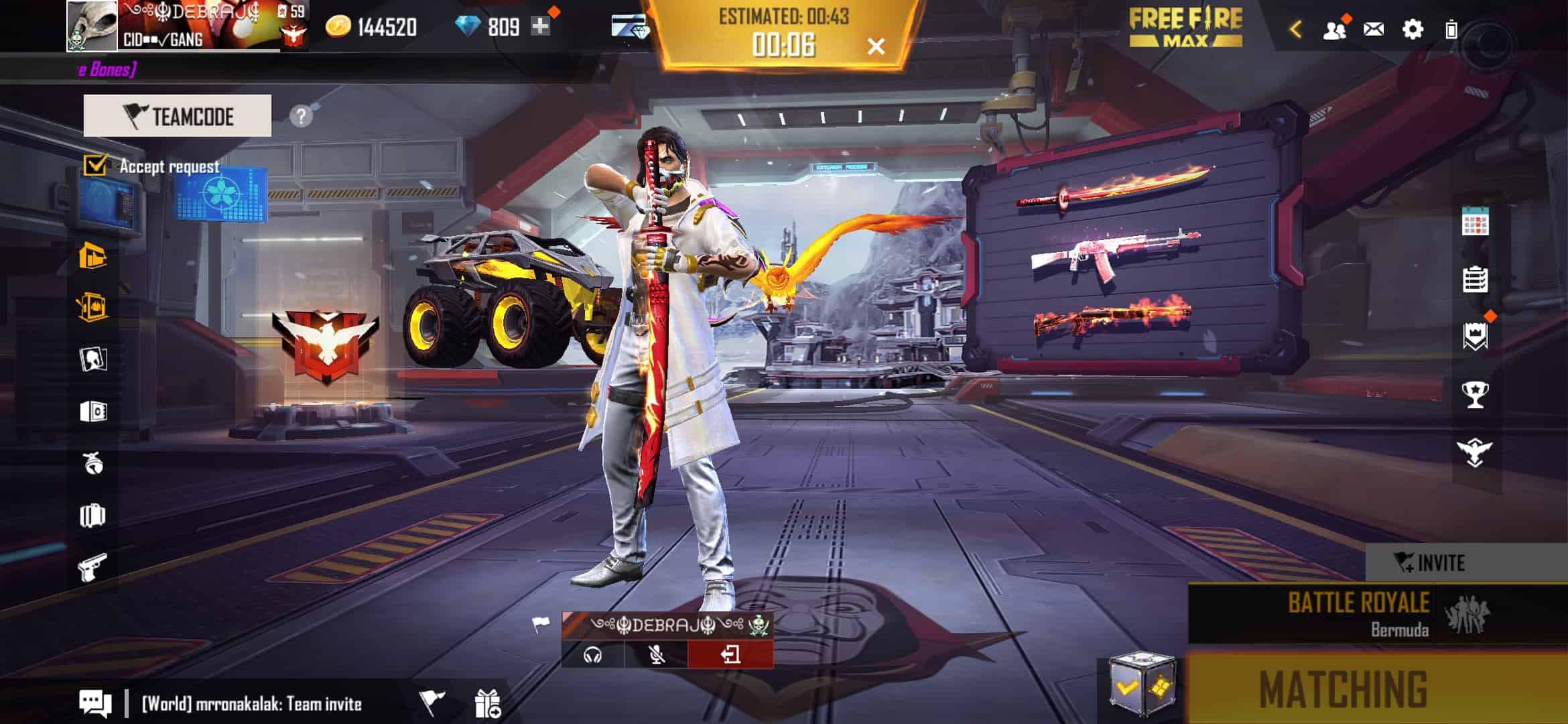Open the TEAMCODE panel
The height and width of the screenshot is (724, 1568).
(178, 116)
